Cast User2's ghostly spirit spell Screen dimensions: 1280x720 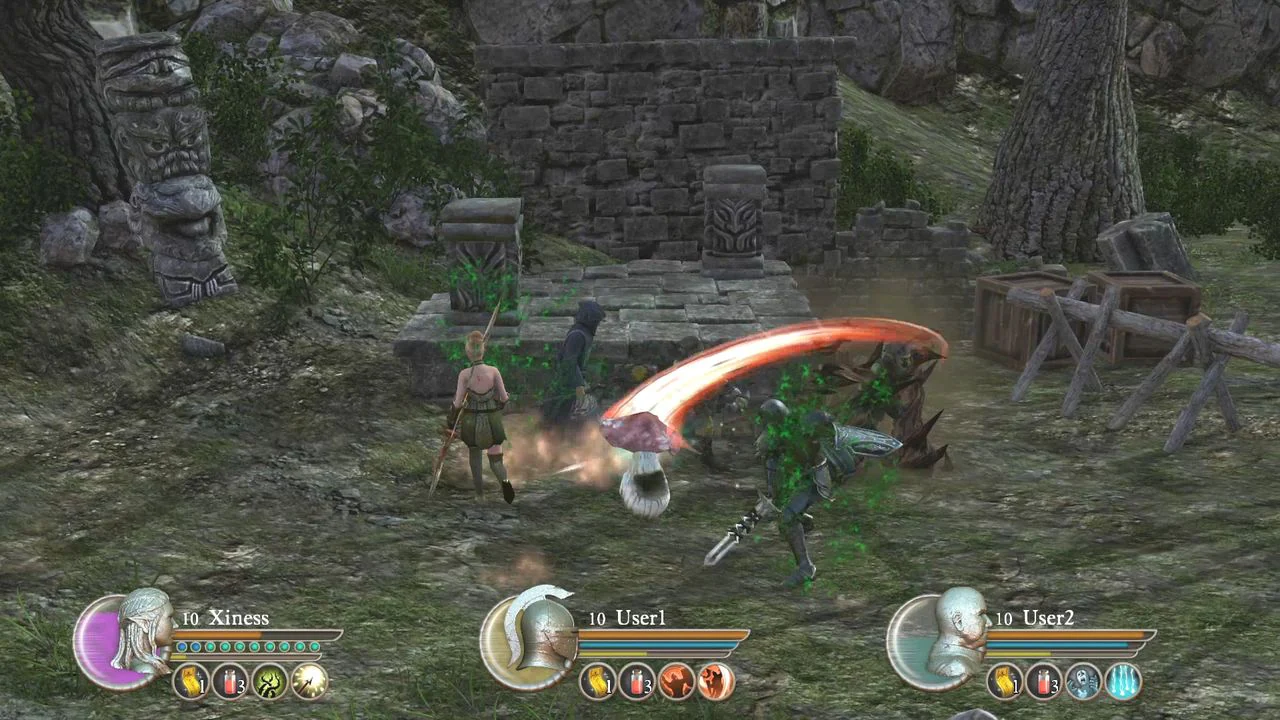pos(1082,682)
